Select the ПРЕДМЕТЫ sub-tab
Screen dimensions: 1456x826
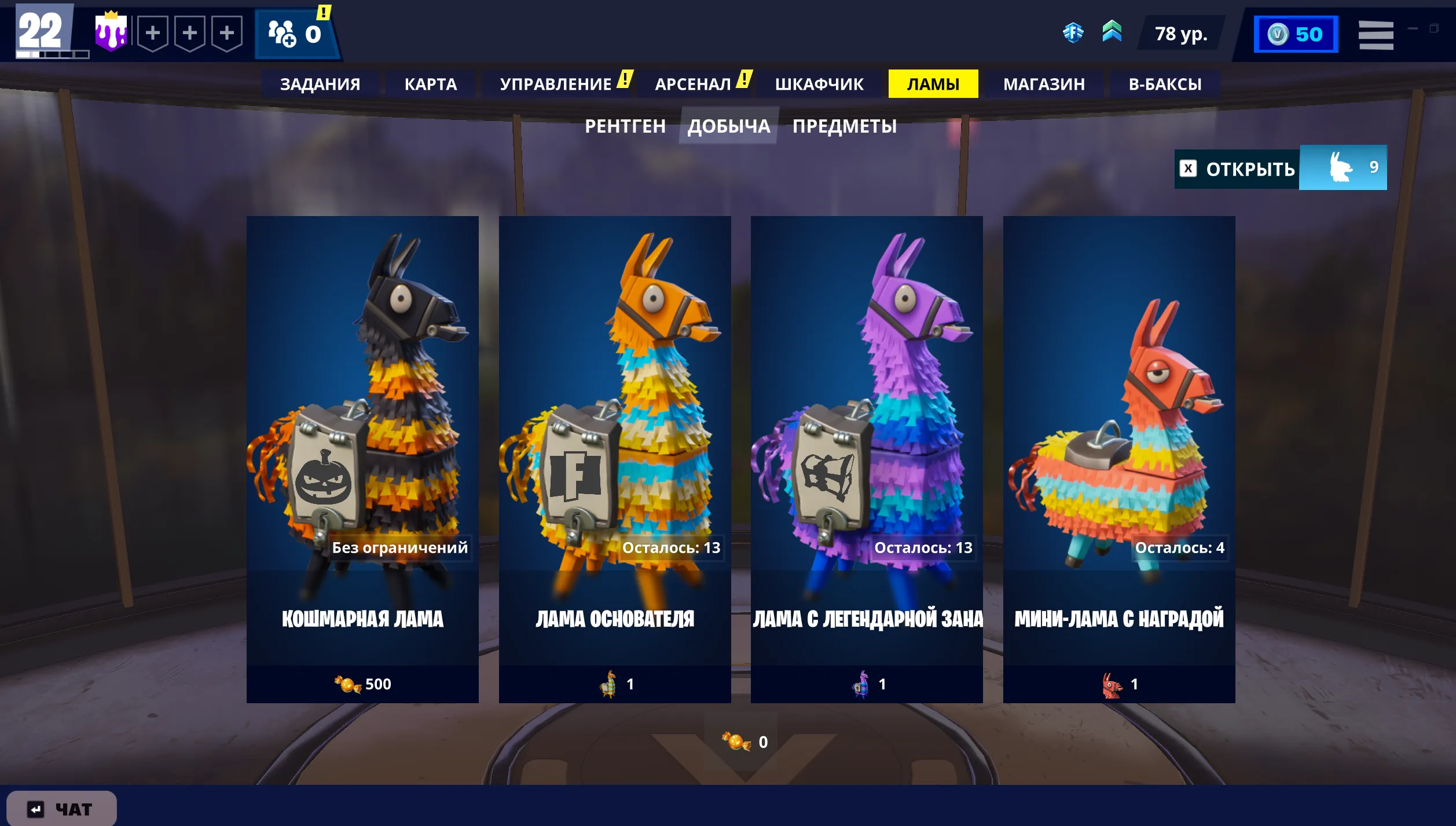point(844,126)
